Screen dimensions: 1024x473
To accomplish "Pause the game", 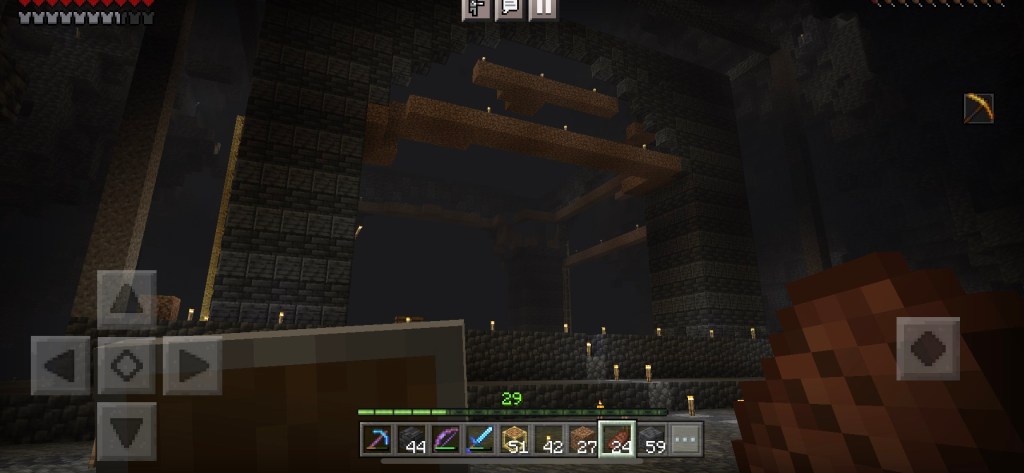I will pyautogui.click(x=543, y=8).
